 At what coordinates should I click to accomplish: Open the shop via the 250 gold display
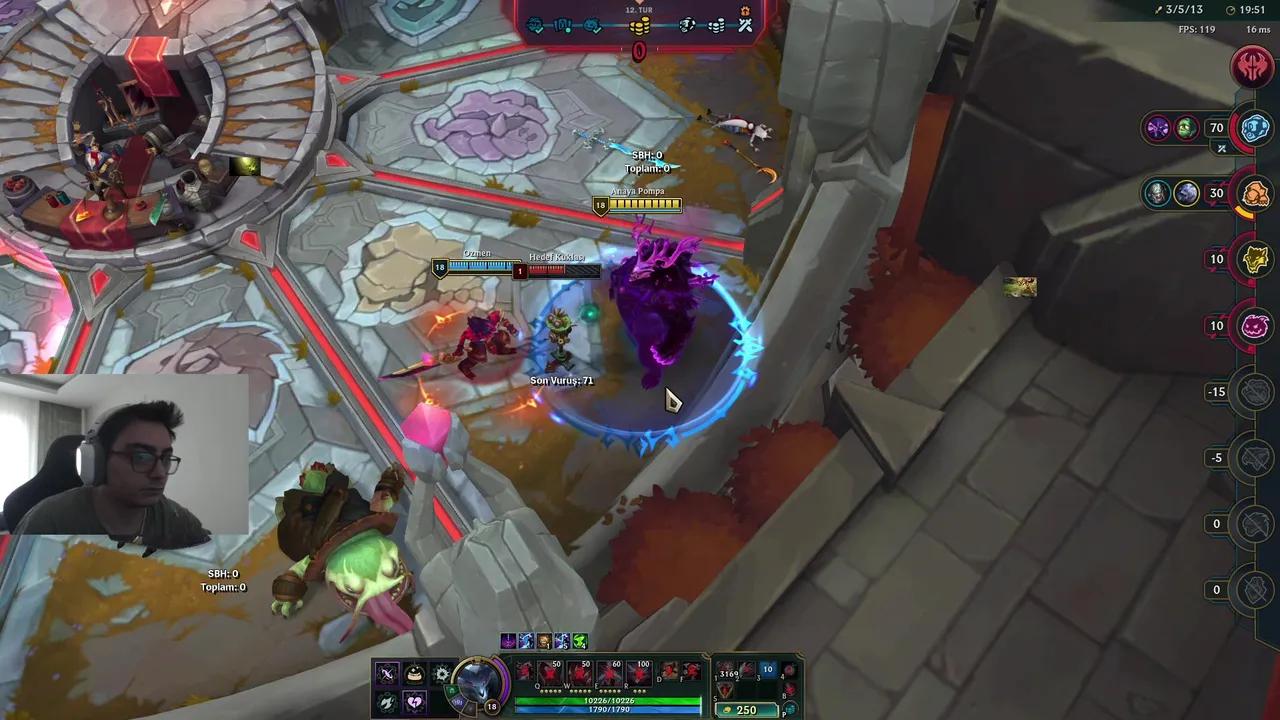click(747, 709)
